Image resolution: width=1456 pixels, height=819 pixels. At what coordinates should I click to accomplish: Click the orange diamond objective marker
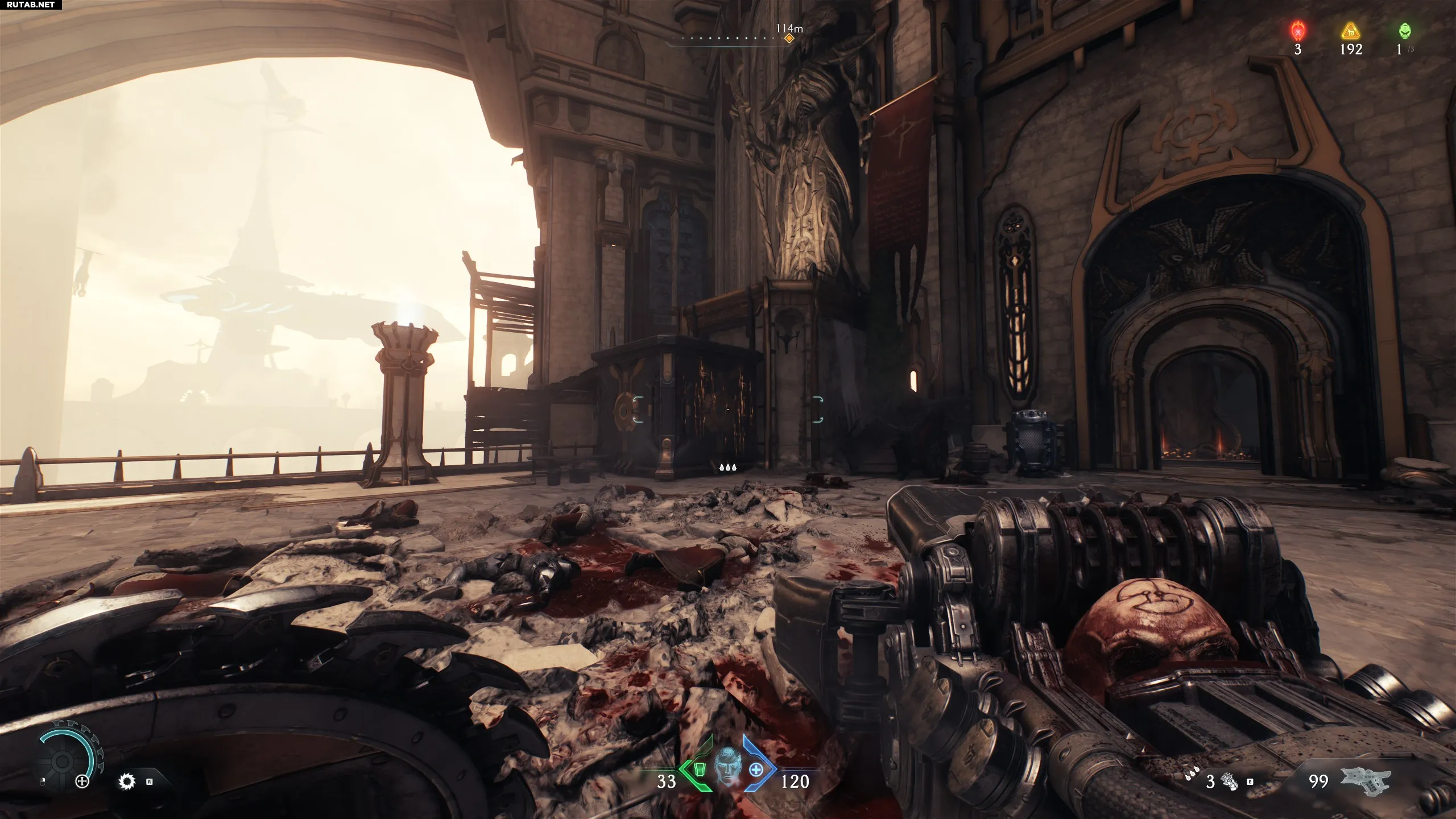click(789, 39)
